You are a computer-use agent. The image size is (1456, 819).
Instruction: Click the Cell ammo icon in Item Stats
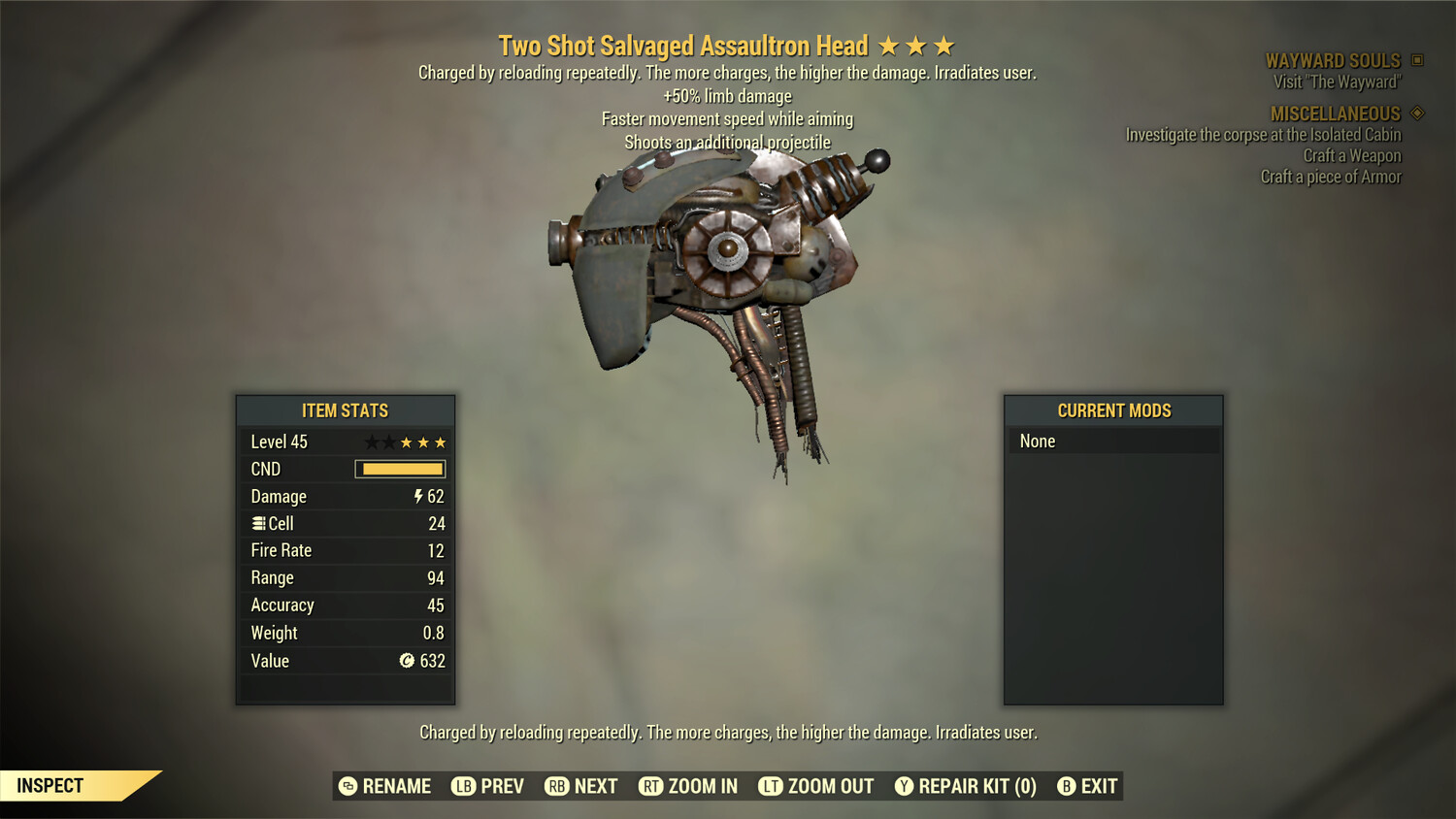tap(258, 523)
